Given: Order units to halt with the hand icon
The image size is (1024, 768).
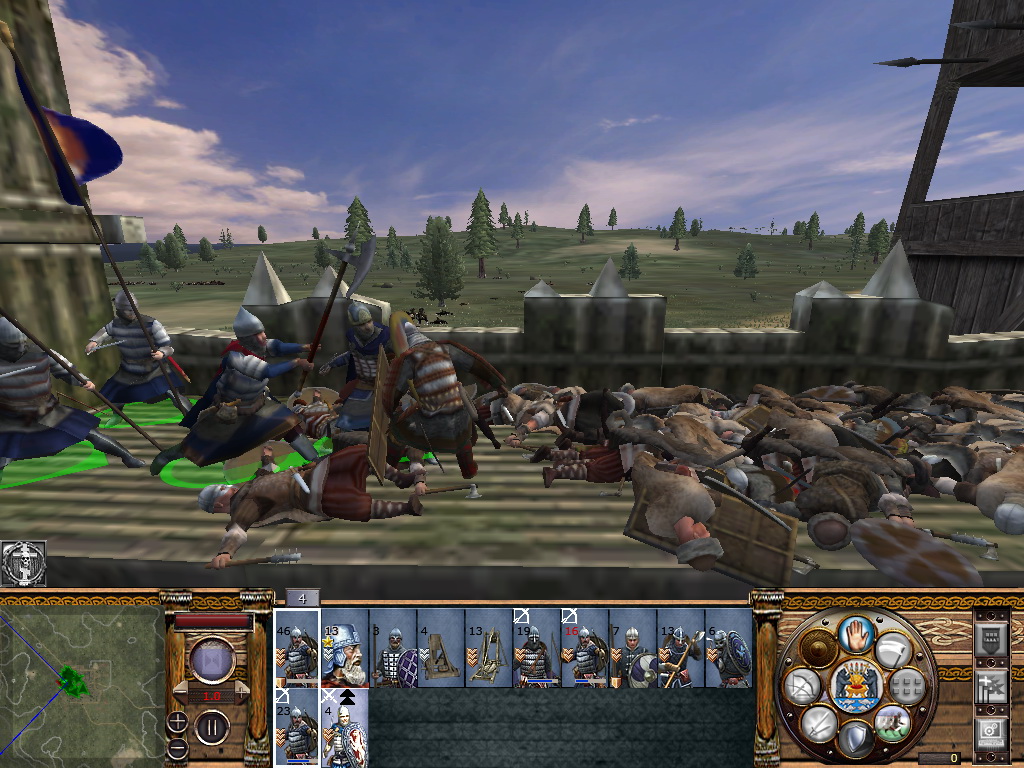Looking at the screenshot, I should point(854,634).
